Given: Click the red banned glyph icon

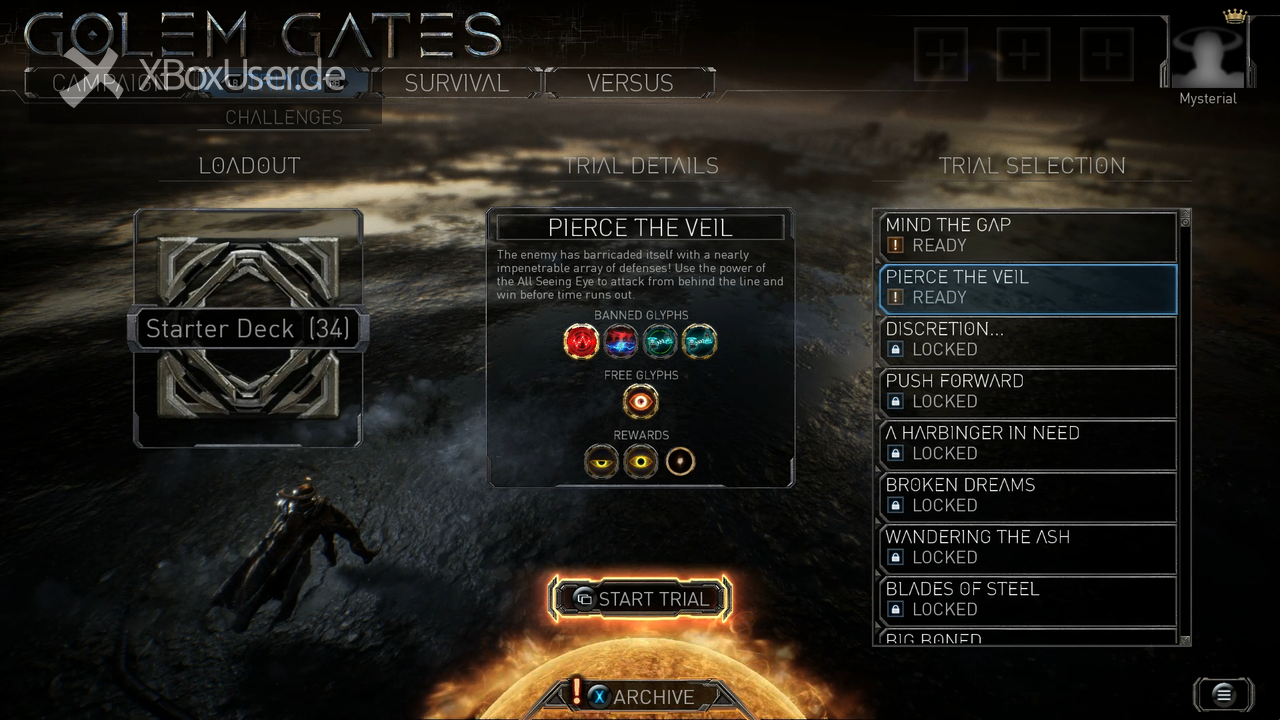Looking at the screenshot, I should (x=581, y=342).
